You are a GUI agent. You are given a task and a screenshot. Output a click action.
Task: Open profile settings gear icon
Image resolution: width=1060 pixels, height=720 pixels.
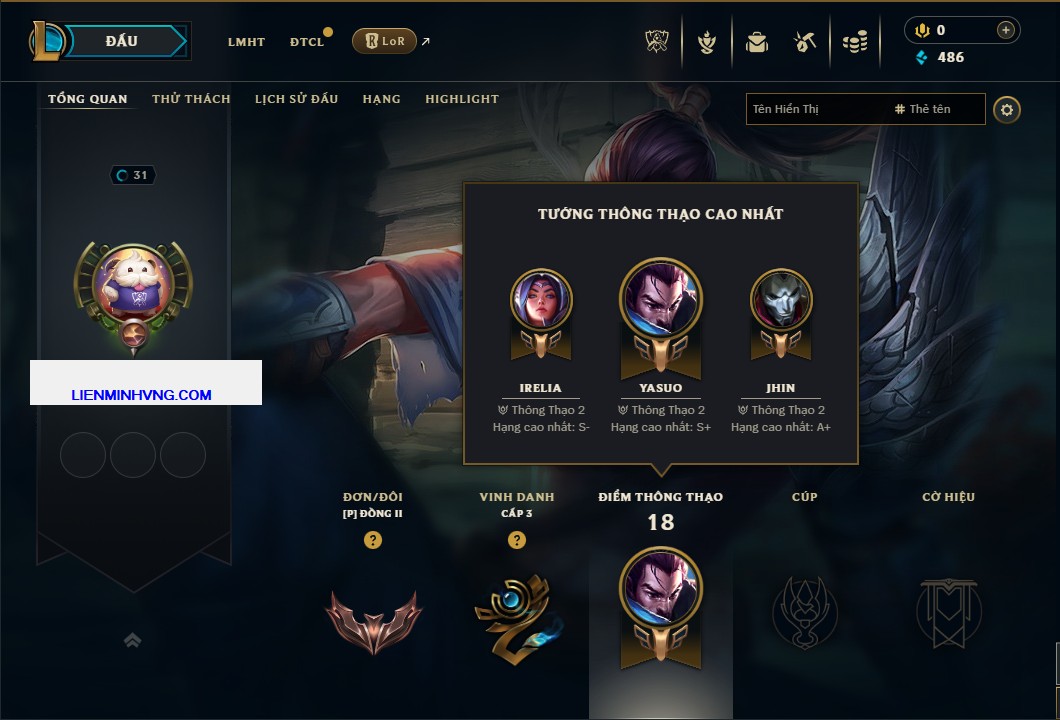click(x=1007, y=109)
